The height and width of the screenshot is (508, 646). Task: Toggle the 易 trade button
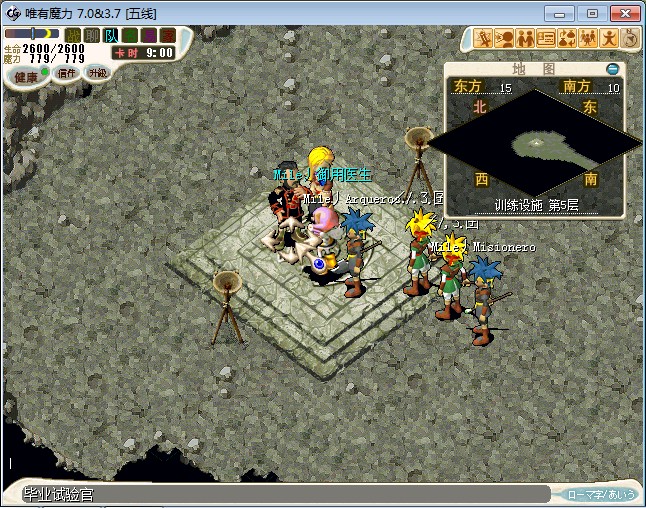(147, 35)
